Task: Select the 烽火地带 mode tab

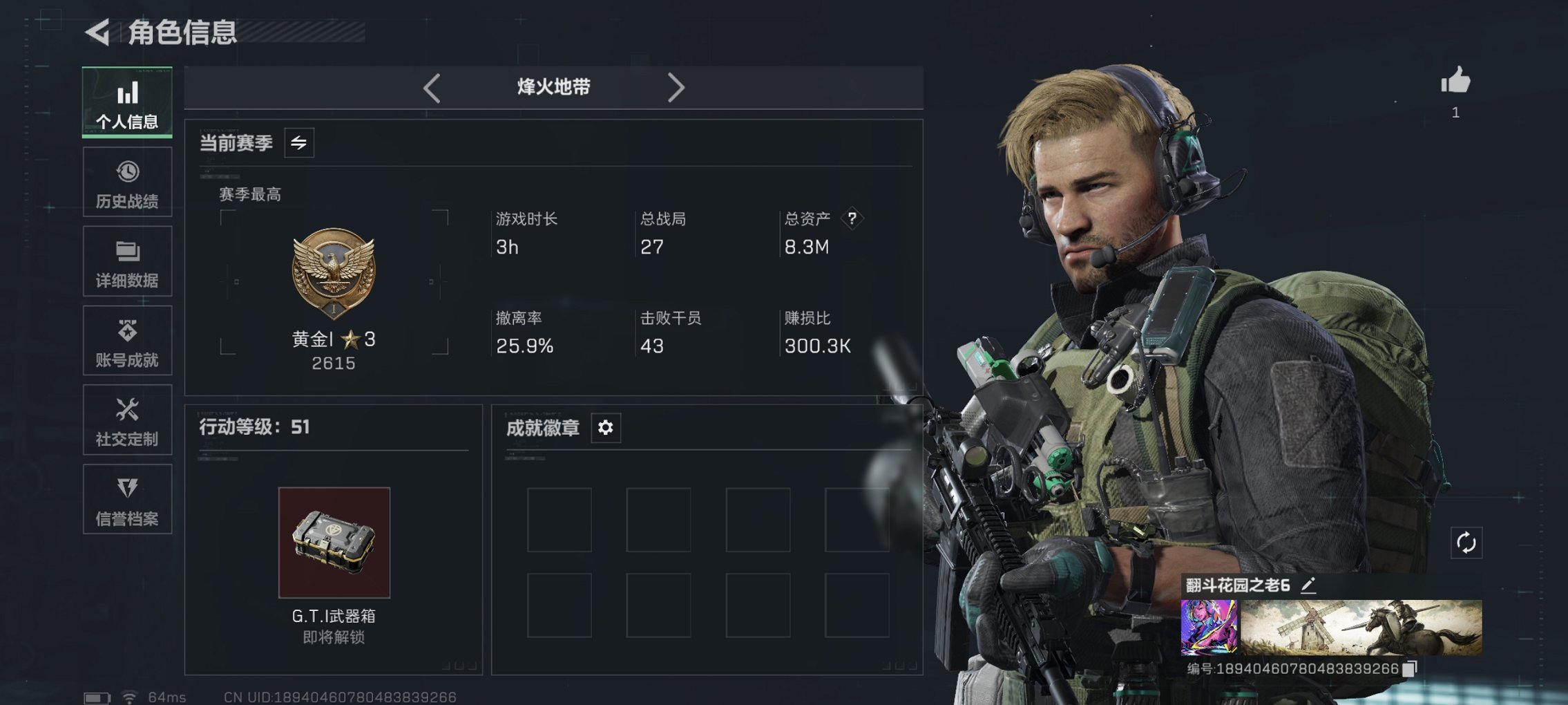Action: point(553,87)
